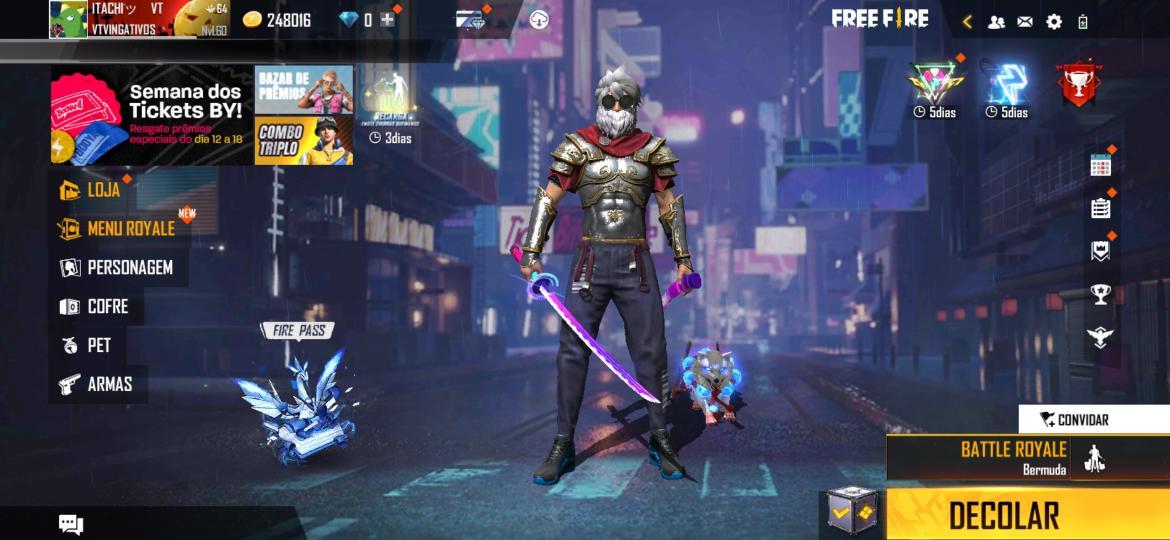
Task: Add diamonds with the plus button
Action: pyautogui.click(x=387, y=20)
